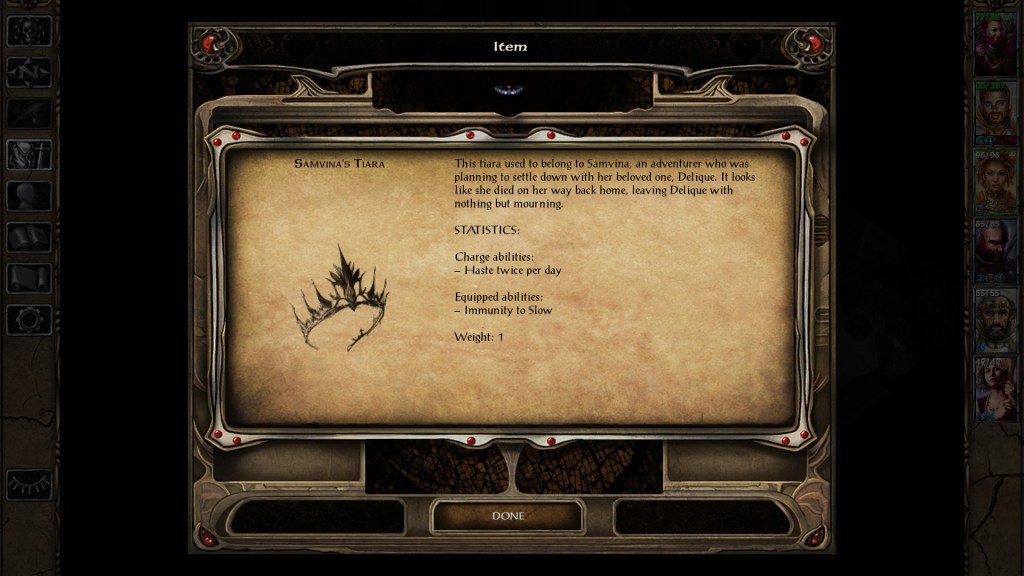Open the options gear icon above the empty sidebar
1024x576 pixels.
29,320
